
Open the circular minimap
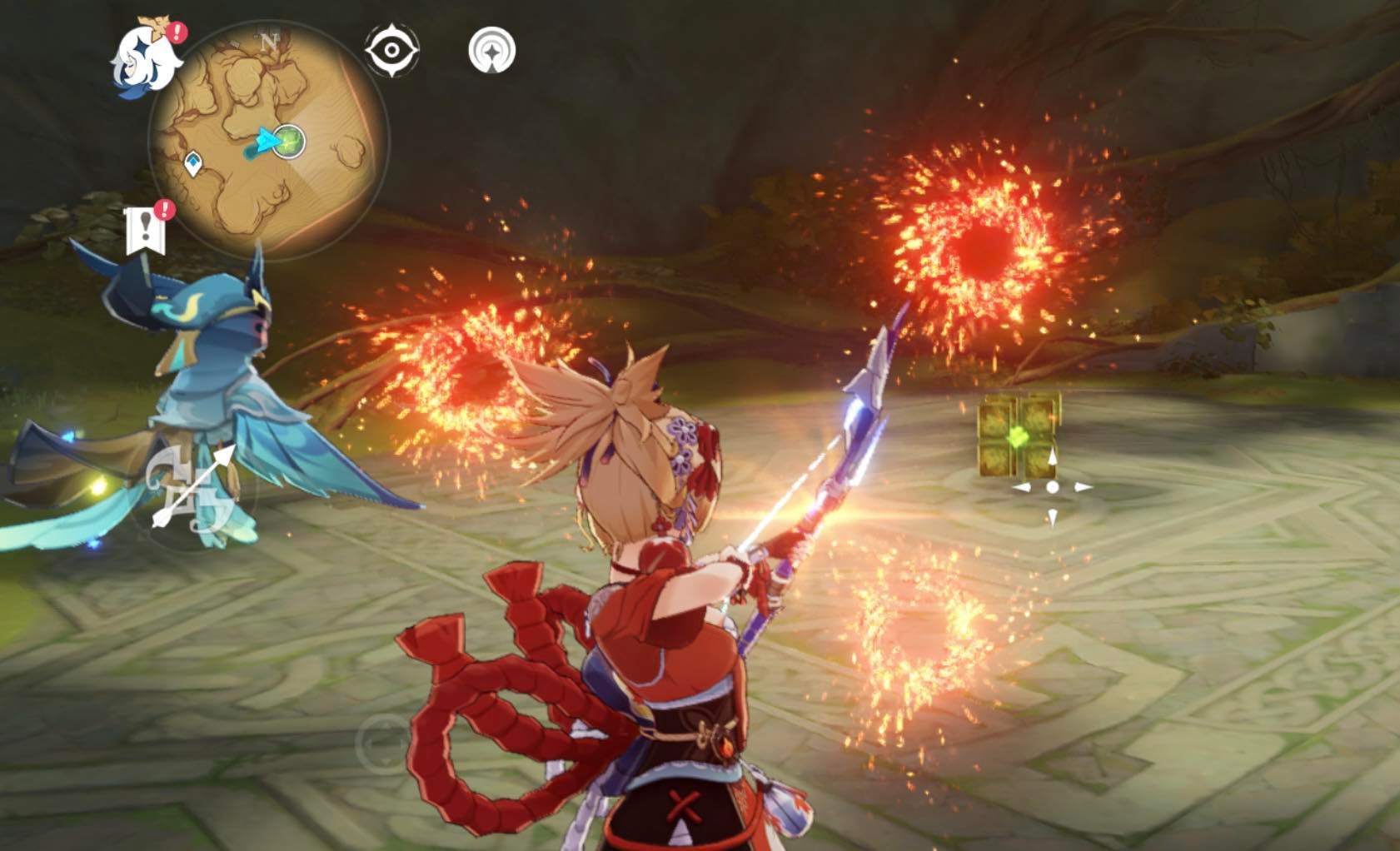pyautogui.click(x=268, y=141)
